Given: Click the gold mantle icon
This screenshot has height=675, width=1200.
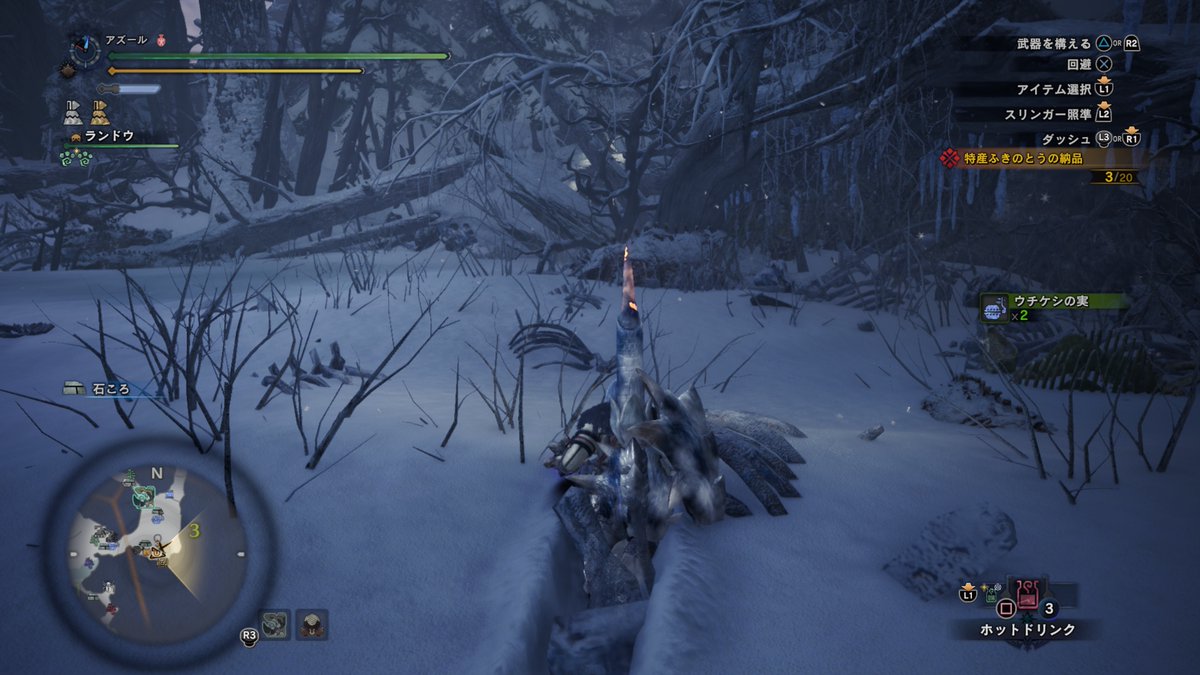Looking at the screenshot, I should click(x=100, y=112).
